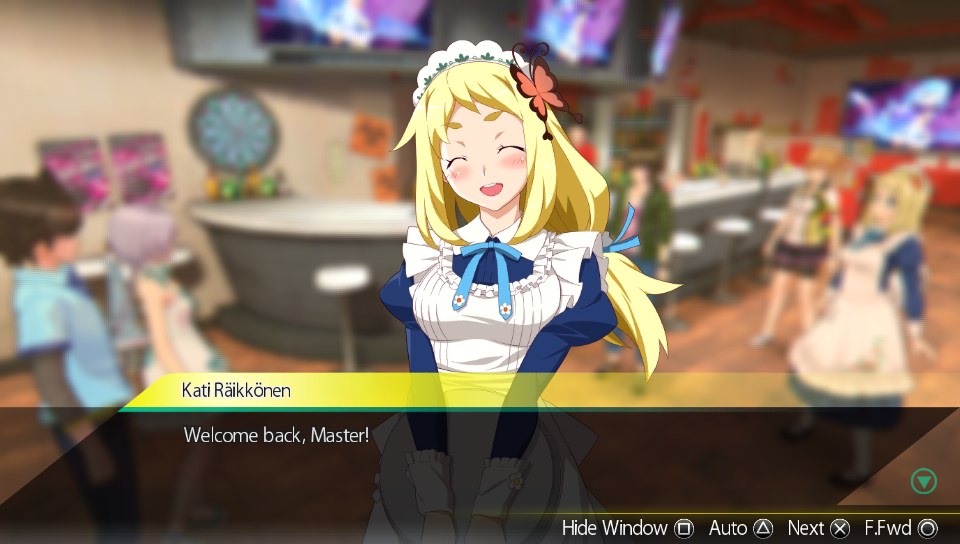The image size is (960, 544).
Task: Hide the dialogue window
Action: point(627,527)
